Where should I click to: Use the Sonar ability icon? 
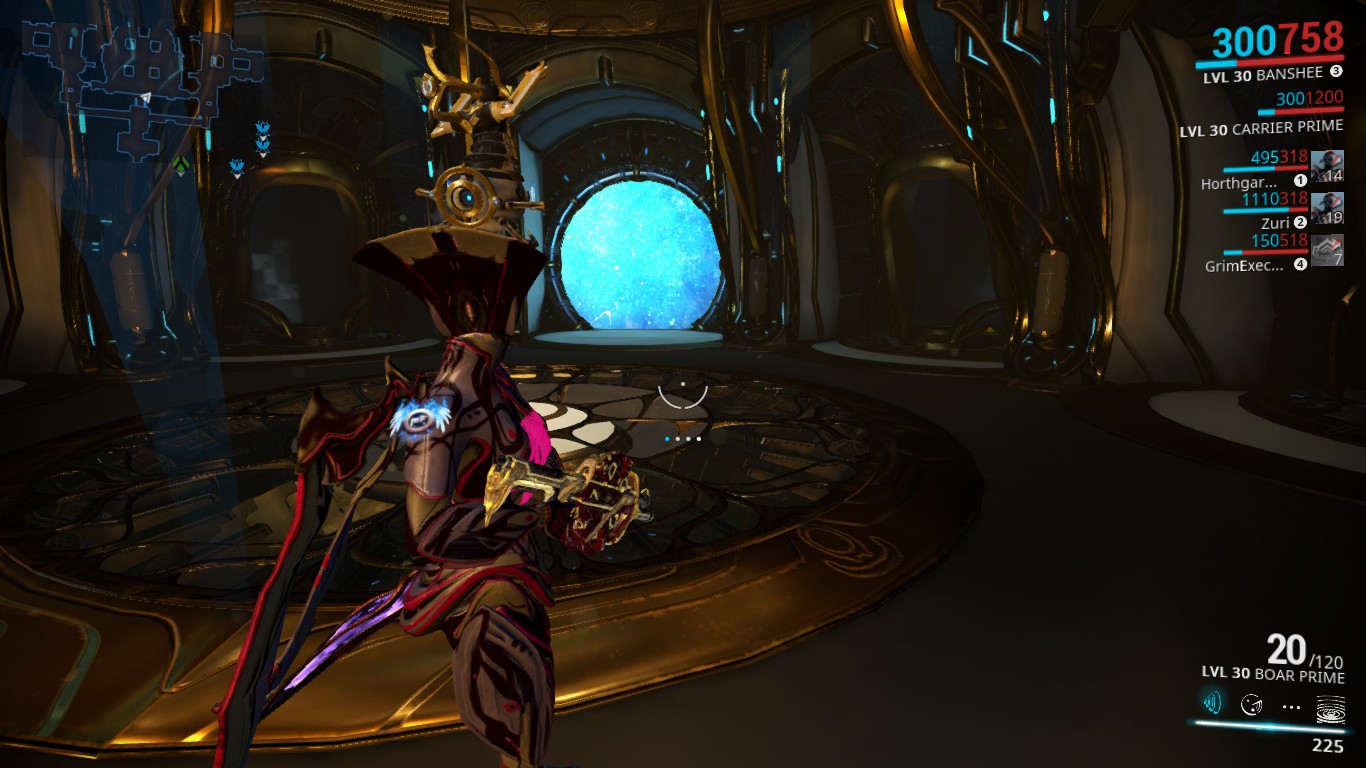click(x=1251, y=705)
